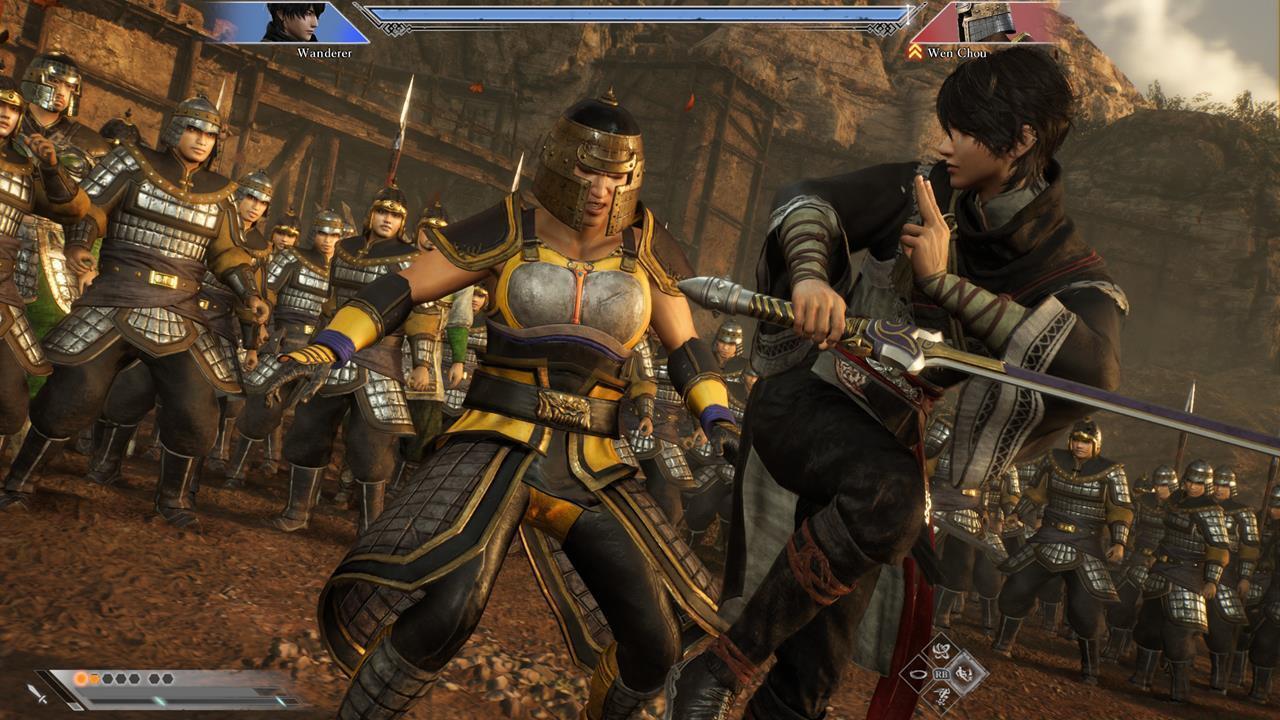Click the RB button prompt icon

pyautogui.click(x=942, y=674)
